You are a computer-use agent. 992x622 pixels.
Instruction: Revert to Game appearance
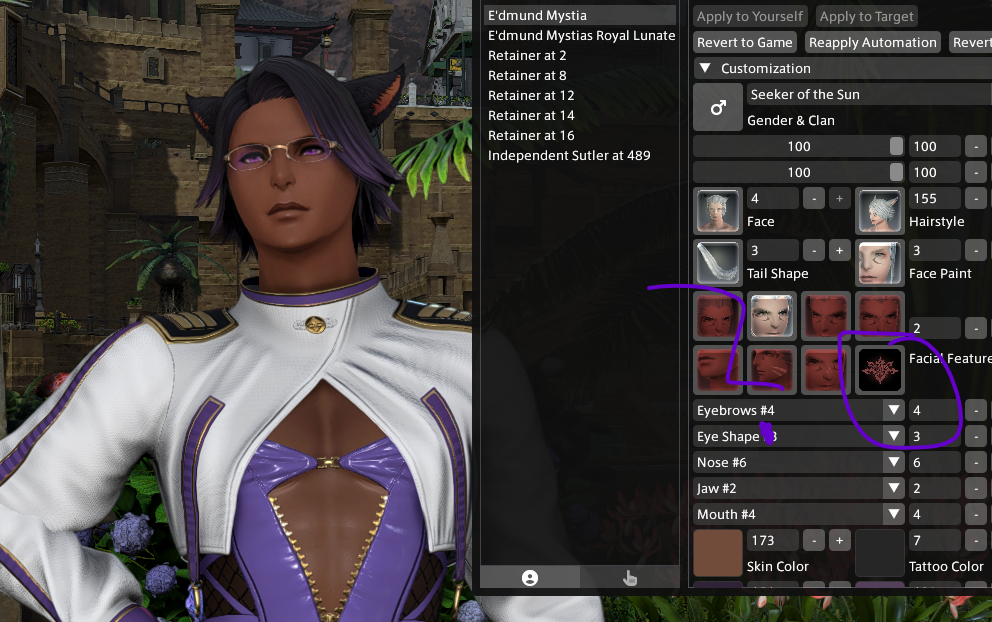(x=745, y=42)
